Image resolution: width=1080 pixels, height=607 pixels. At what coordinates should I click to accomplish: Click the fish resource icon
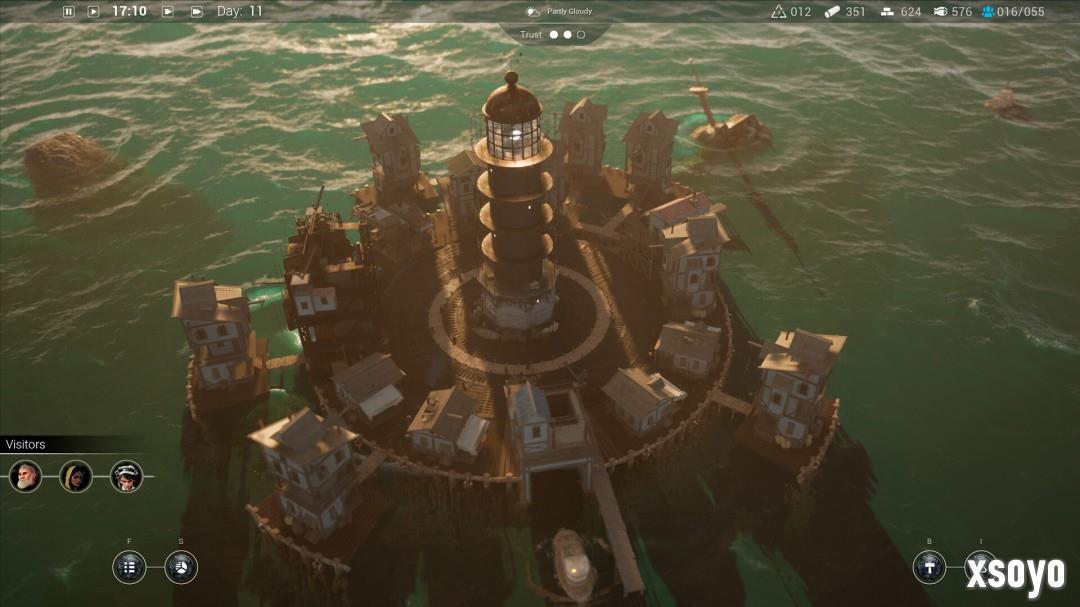940,12
